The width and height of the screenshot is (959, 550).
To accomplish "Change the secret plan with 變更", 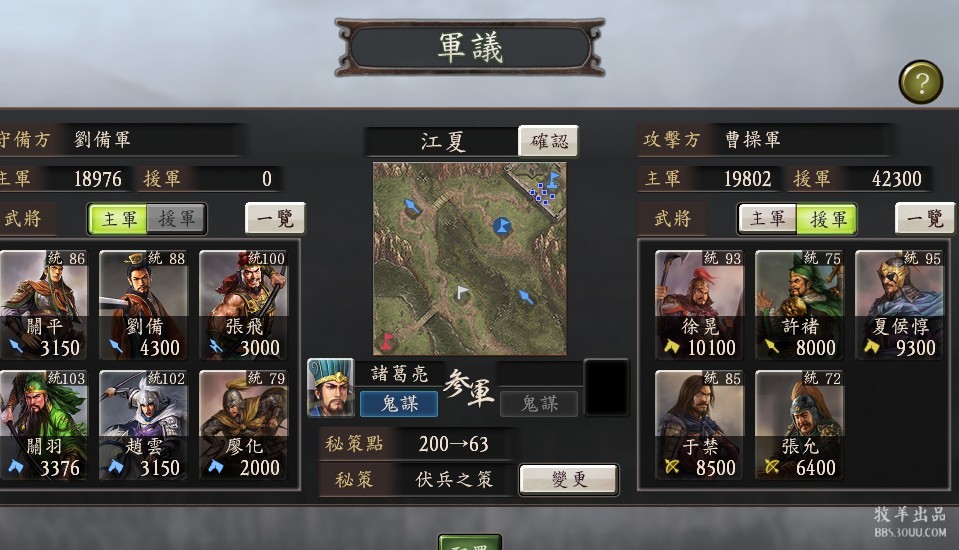I will click(568, 479).
